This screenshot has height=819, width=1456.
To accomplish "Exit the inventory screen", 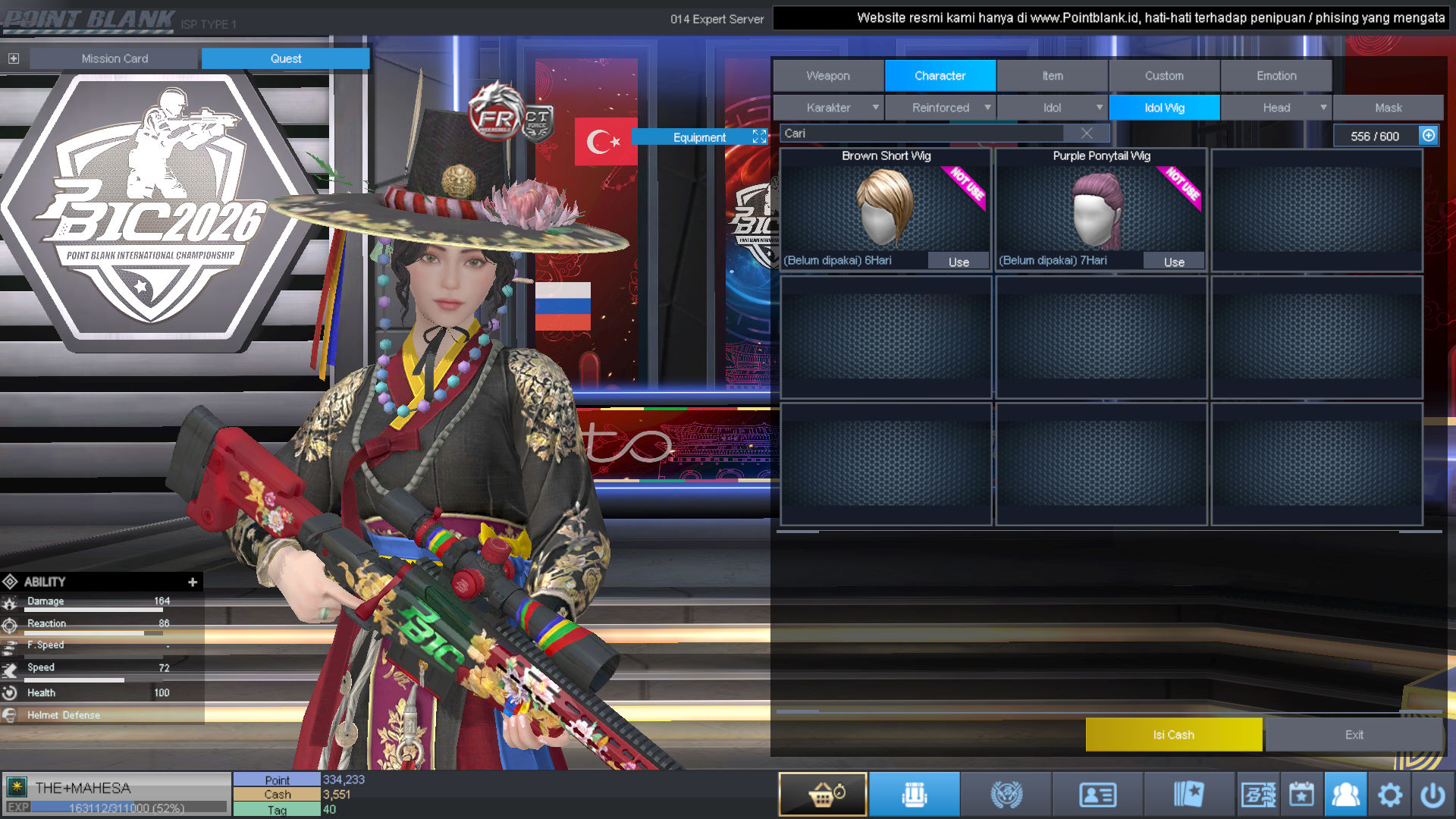I will 1354,734.
